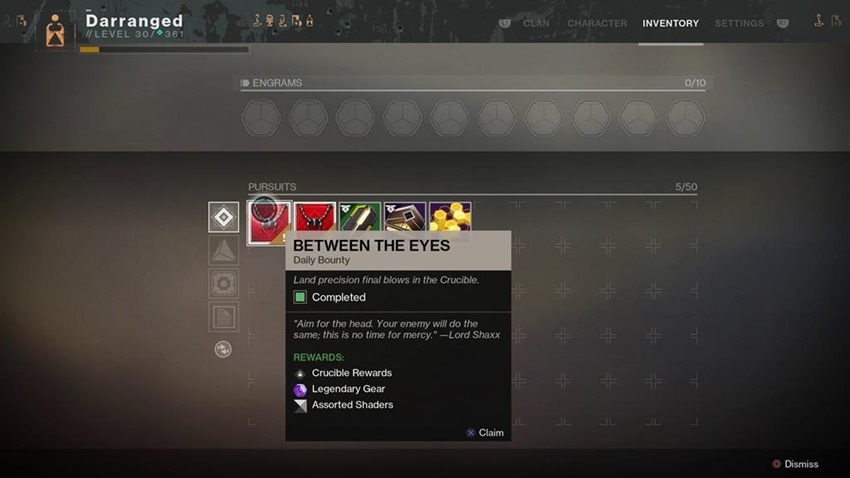Switch to the Clan tab
Image resolution: width=850 pixels, height=478 pixels.
pyautogui.click(x=536, y=23)
